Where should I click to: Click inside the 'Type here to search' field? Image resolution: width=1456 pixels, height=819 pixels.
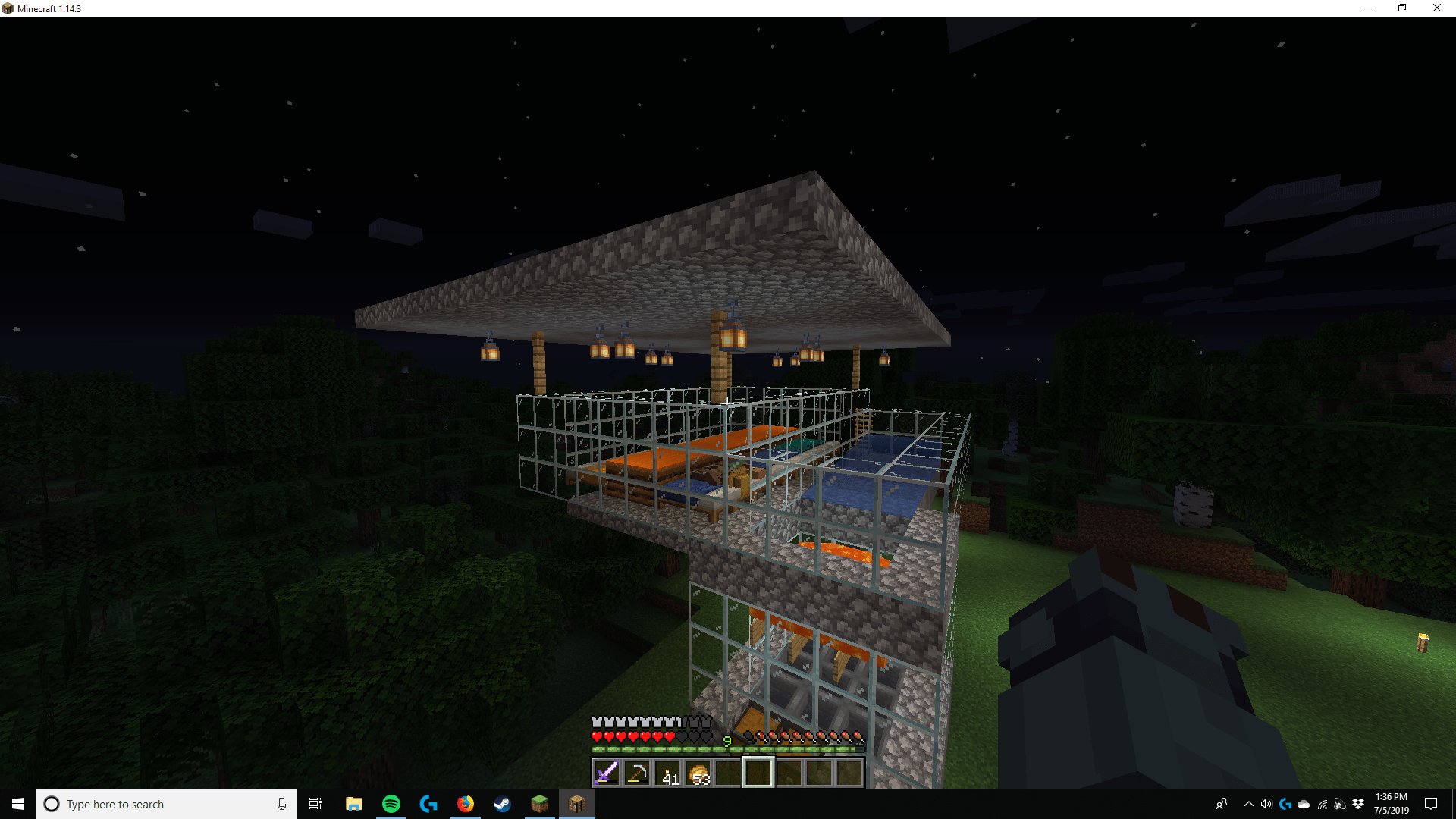(152, 804)
